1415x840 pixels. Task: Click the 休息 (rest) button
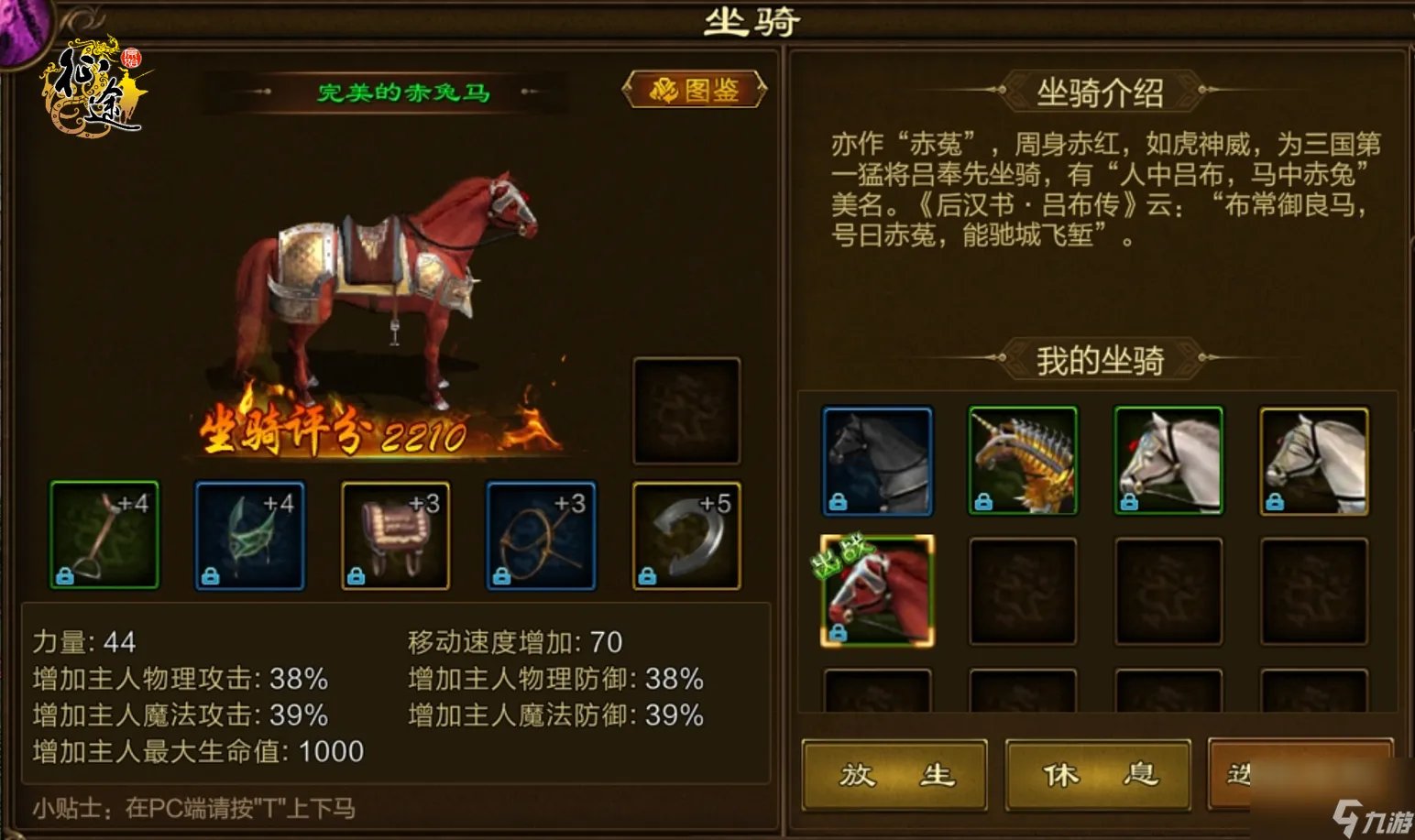[x=1099, y=775]
